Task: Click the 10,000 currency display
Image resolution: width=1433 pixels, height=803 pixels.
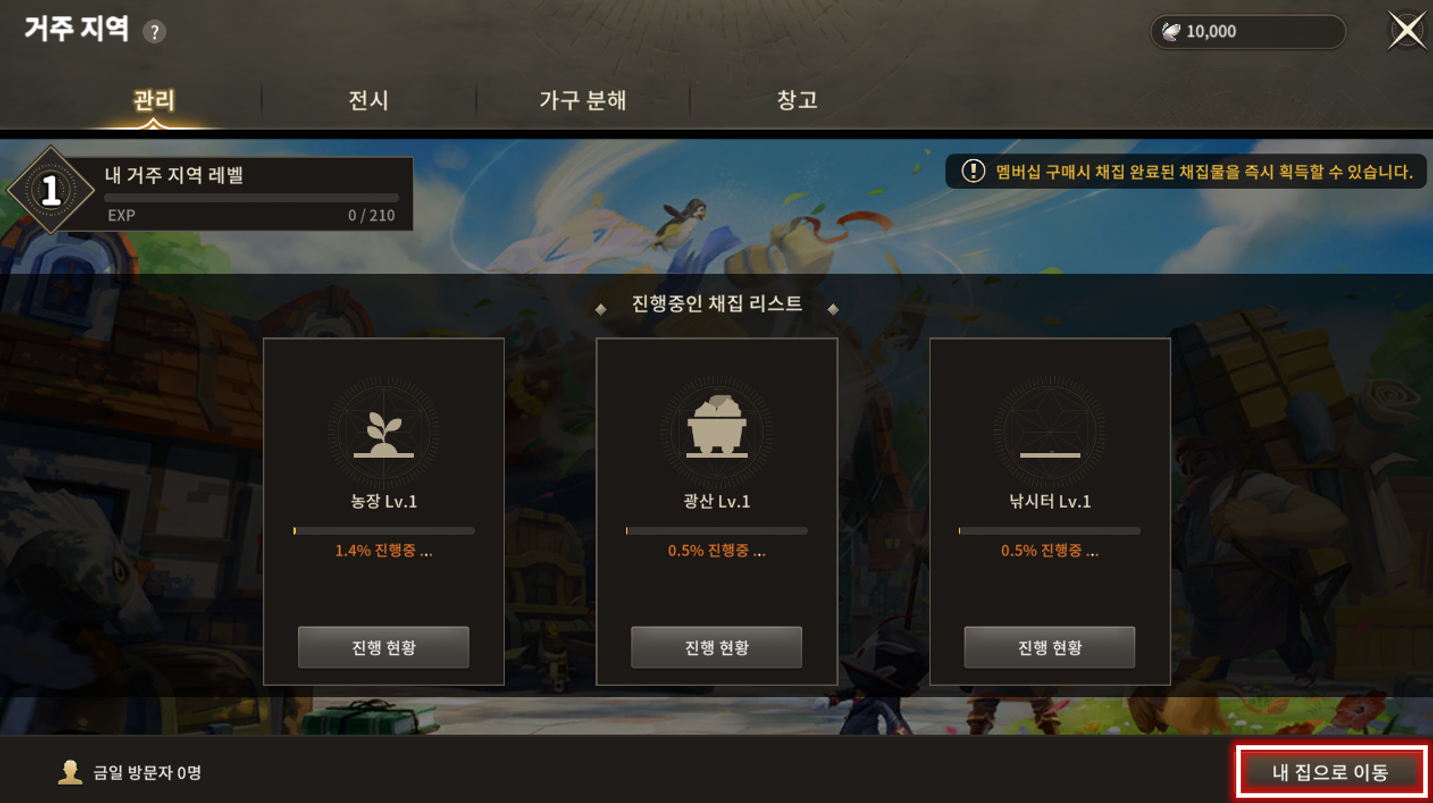Action: pos(1247,32)
